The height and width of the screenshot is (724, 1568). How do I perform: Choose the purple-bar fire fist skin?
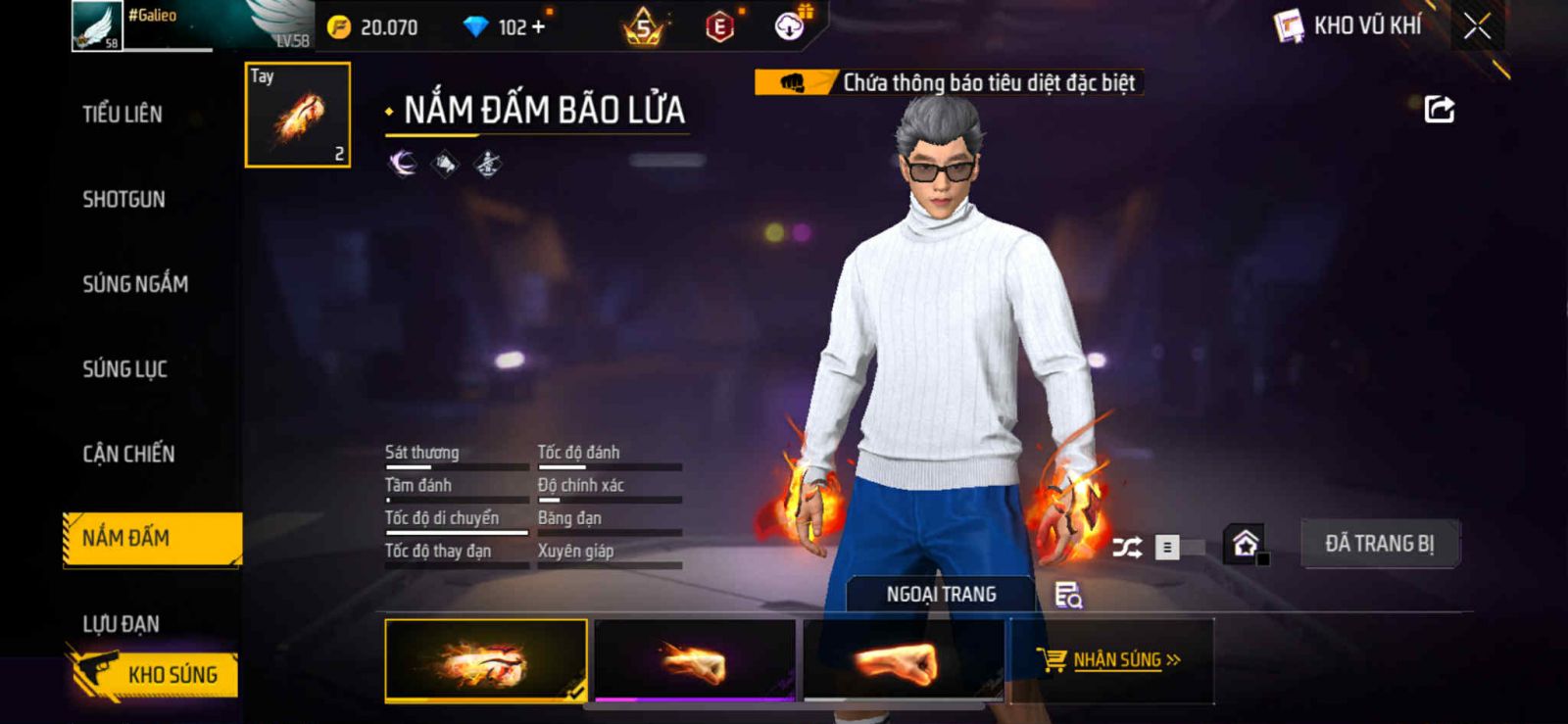pyautogui.click(x=695, y=660)
